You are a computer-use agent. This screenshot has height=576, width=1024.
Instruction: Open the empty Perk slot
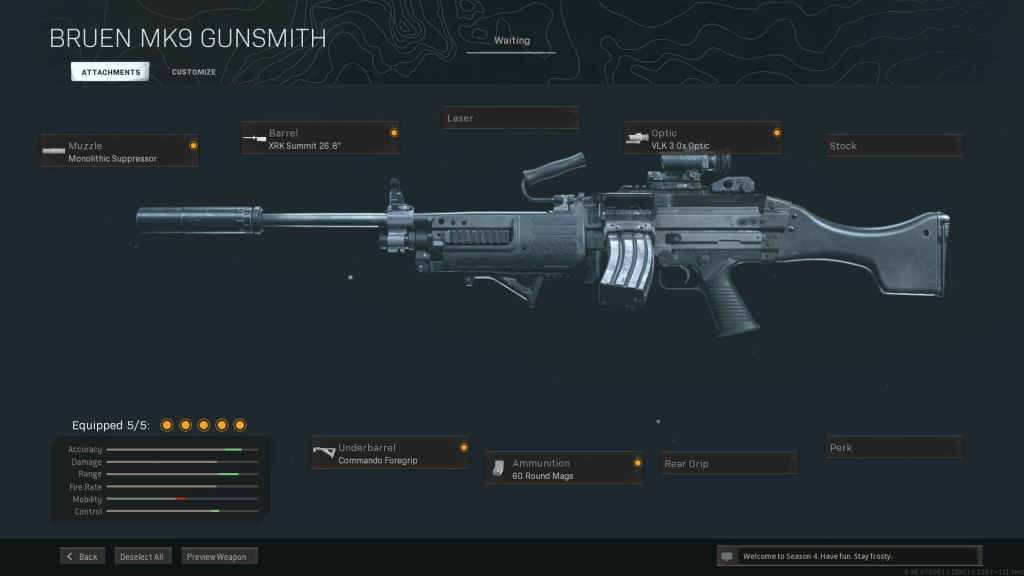[894, 448]
